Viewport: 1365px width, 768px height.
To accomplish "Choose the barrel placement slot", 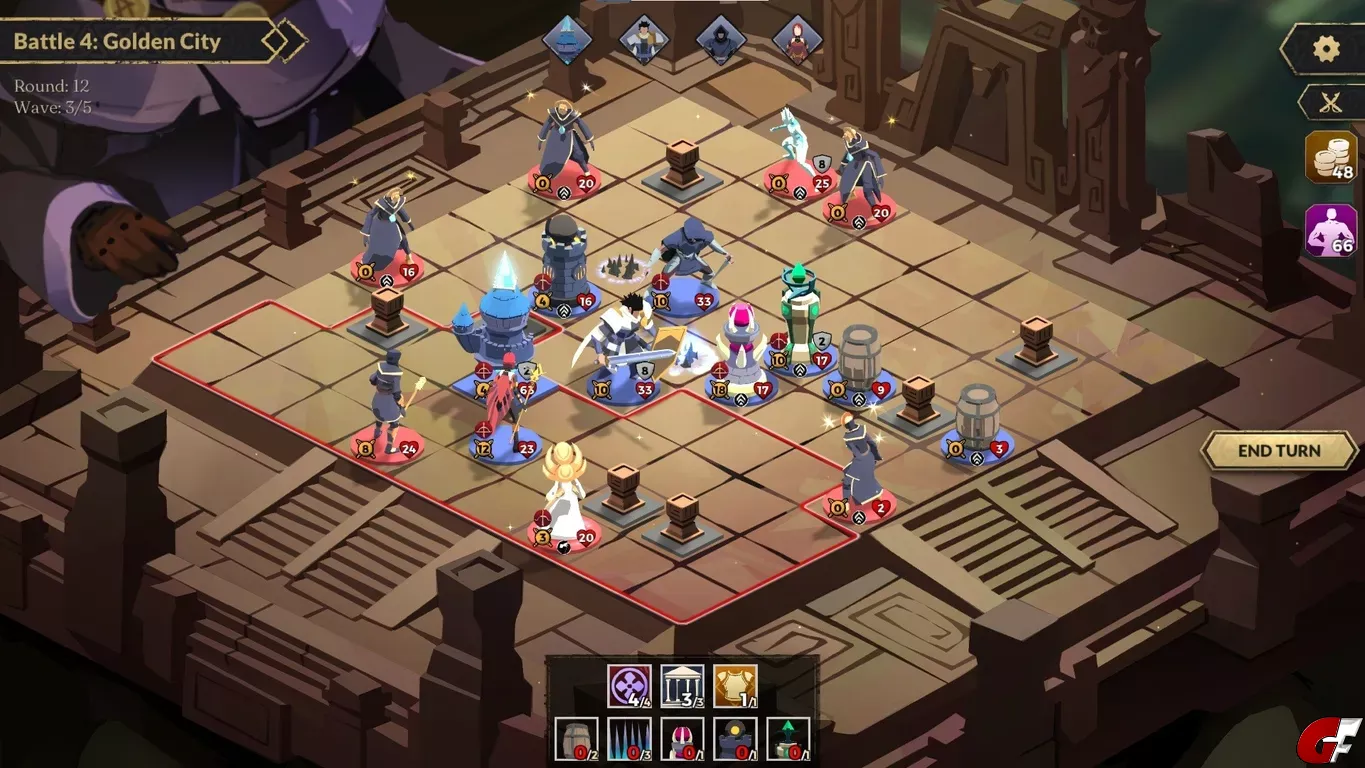I will (x=577, y=739).
